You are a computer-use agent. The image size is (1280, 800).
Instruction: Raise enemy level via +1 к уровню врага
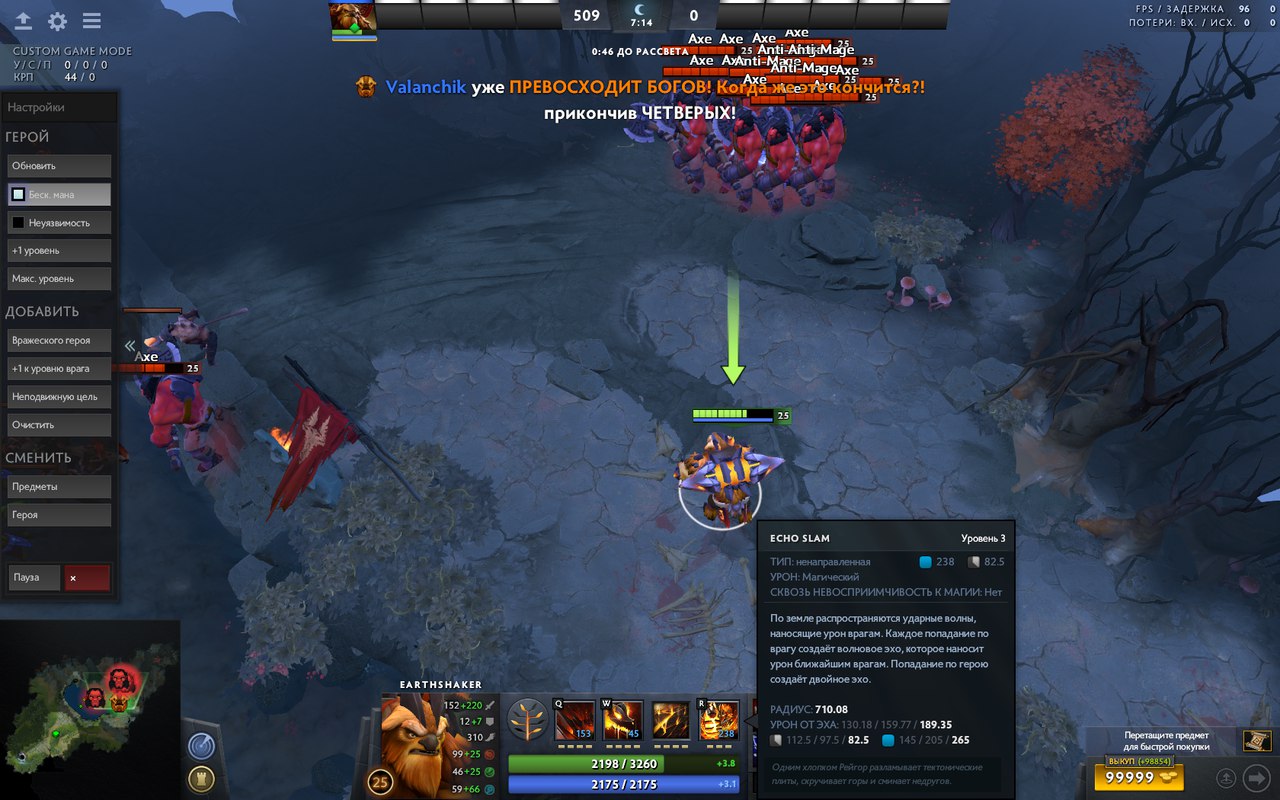58,368
